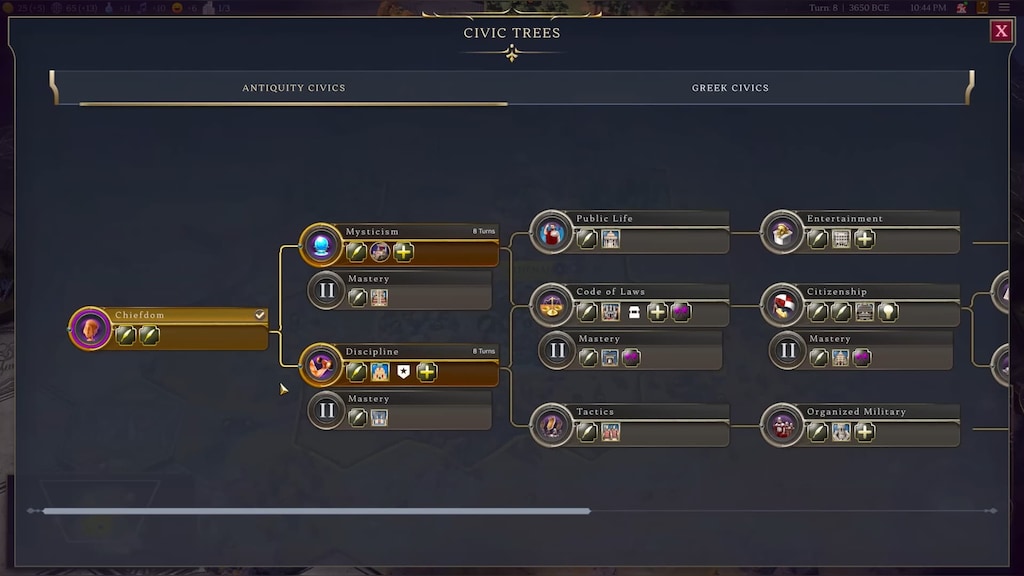Select the Mastery node under Discipline
This screenshot has width=1024, height=576.
[x=400, y=410]
